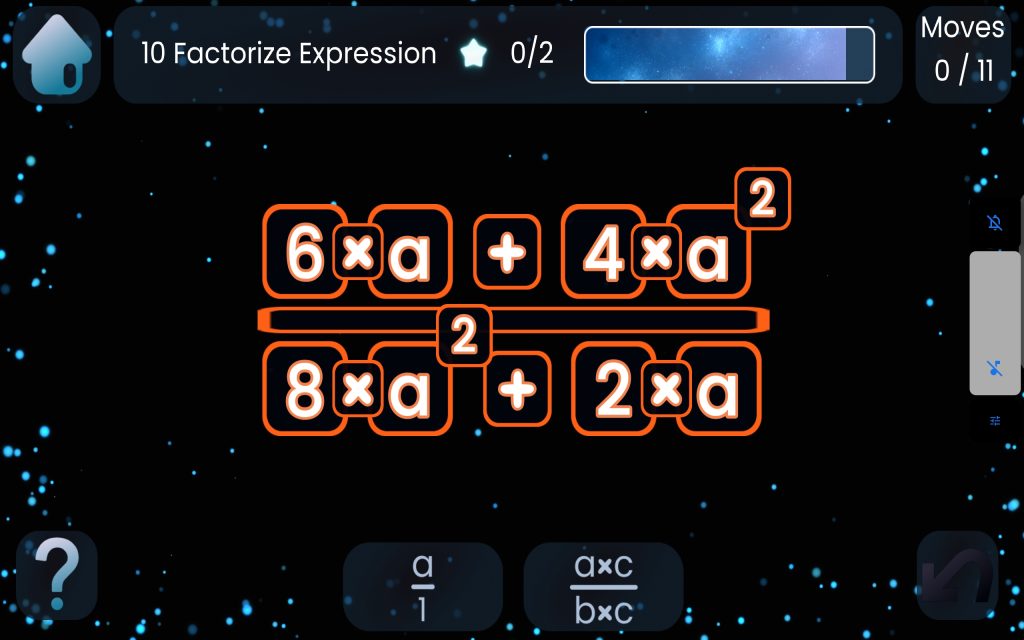Select the plus sign in the denominator
The image size is (1024, 640).
coord(517,390)
